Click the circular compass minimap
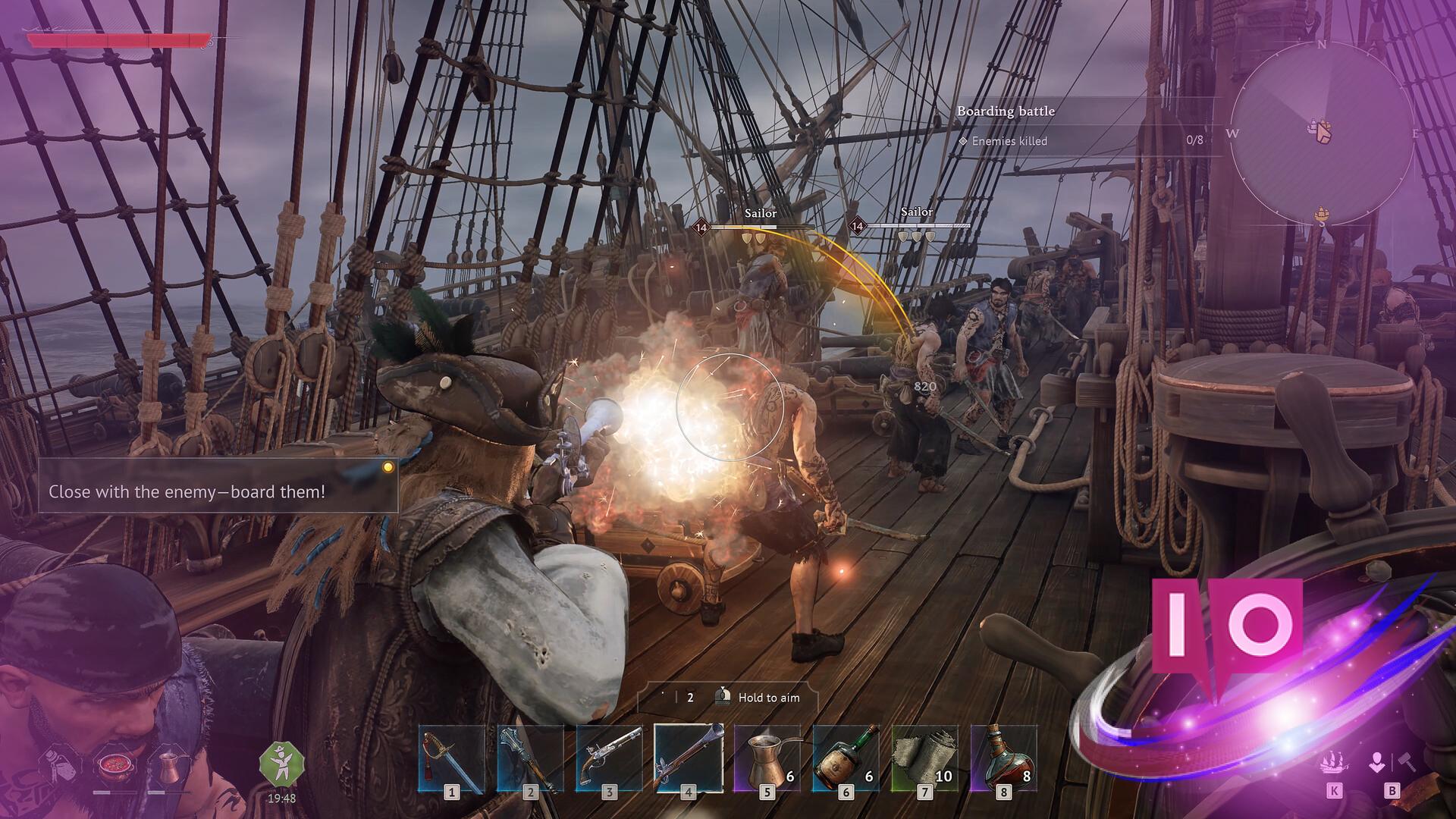 [1323, 133]
